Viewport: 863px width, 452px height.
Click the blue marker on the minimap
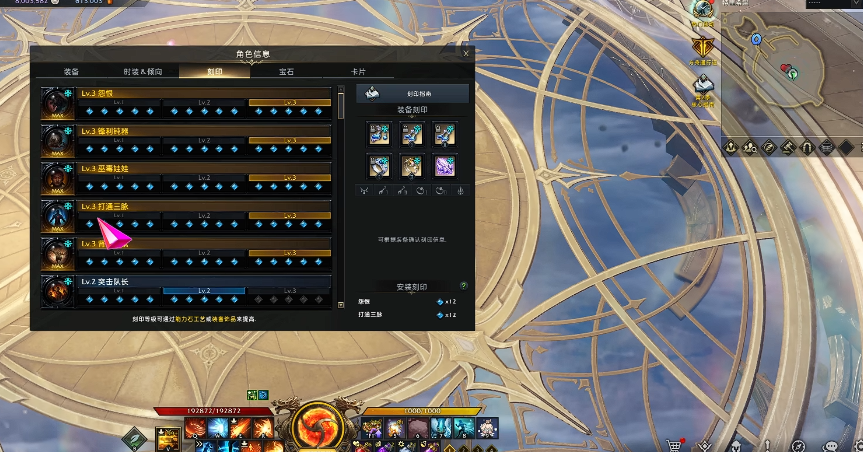(757, 39)
